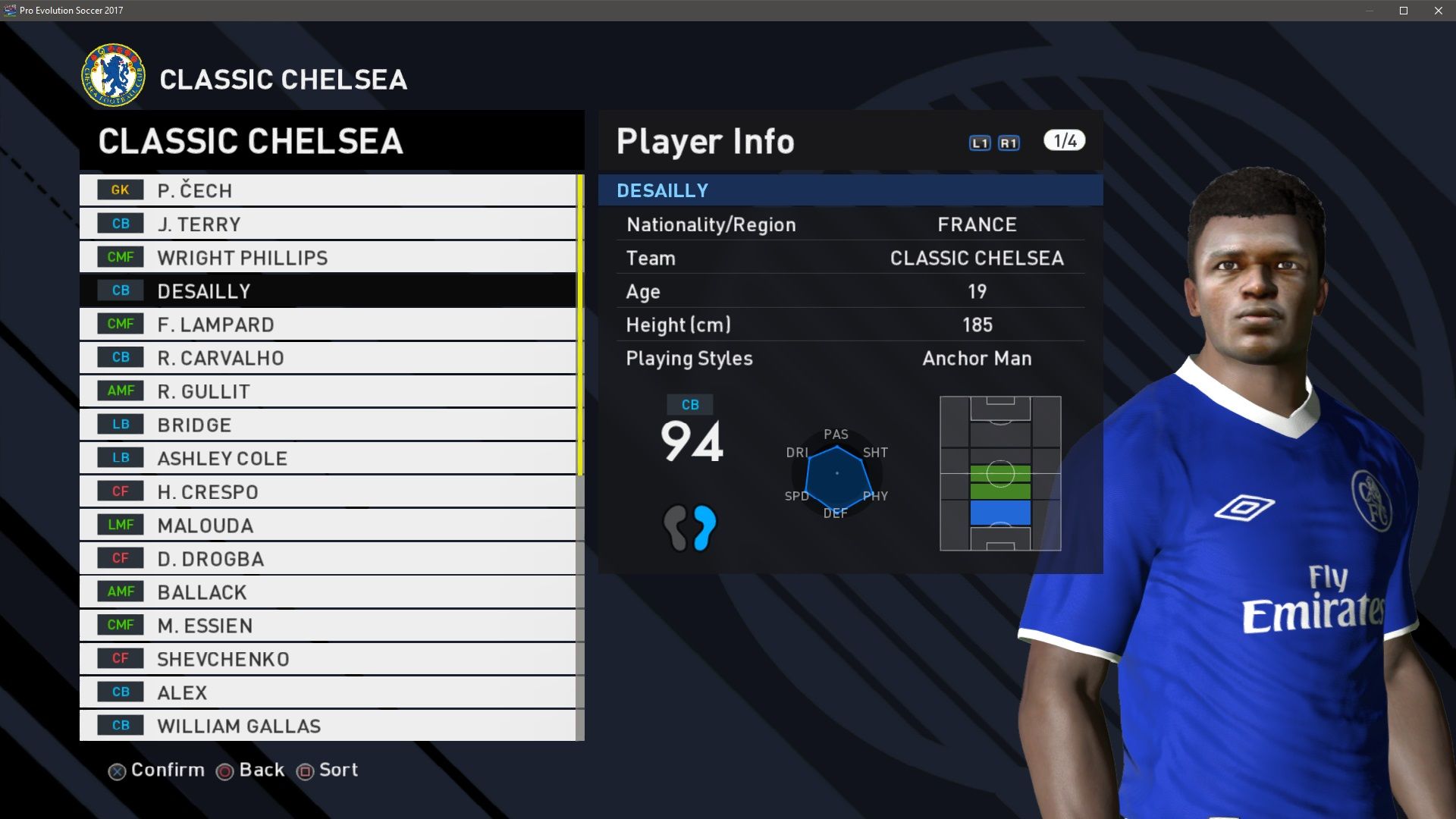Select H. Crespo player row
The image size is (1456, 819).
click(x=328, y=491)
